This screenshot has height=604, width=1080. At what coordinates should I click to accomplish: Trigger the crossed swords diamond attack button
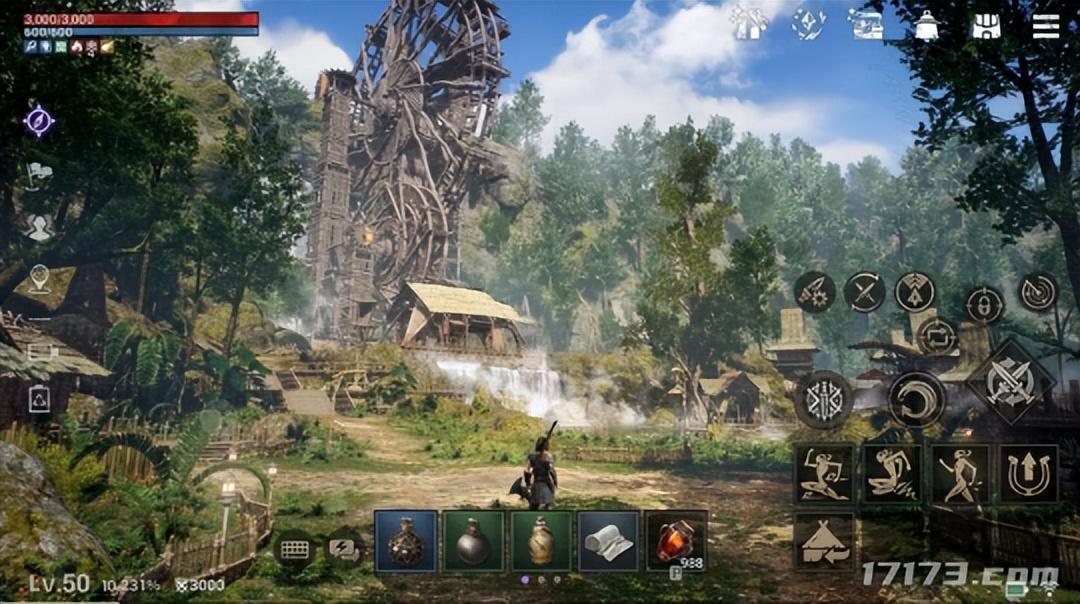click(1009, 381)
